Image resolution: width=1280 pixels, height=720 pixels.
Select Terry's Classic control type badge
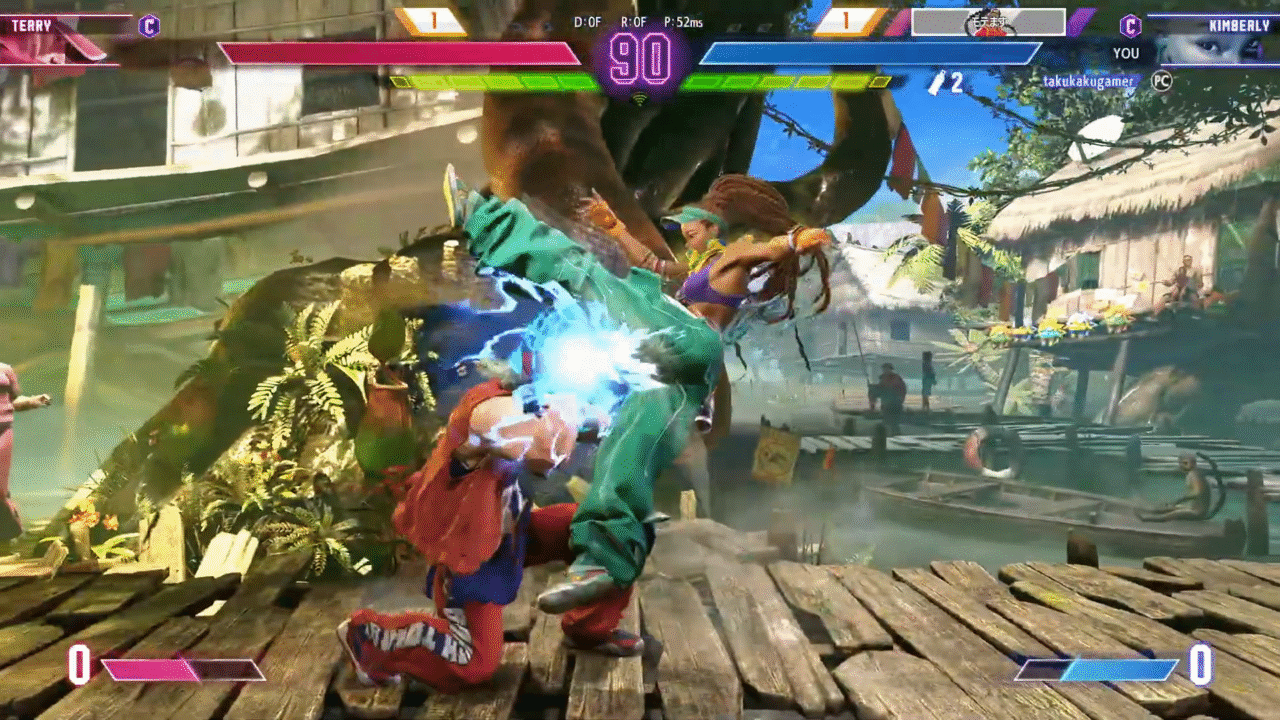pos(149,26)
